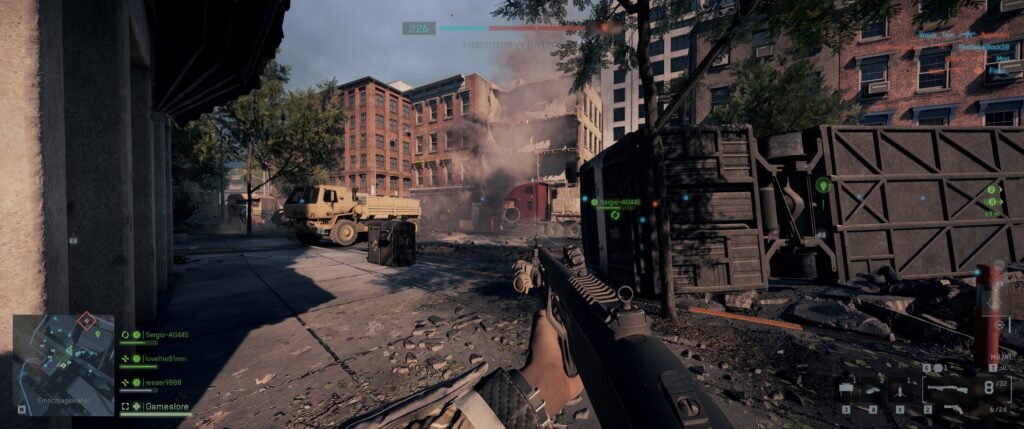Choose the medical syringe gadget icon
The width and height of the screenshot is (1024, 429).
pos(873,389)
